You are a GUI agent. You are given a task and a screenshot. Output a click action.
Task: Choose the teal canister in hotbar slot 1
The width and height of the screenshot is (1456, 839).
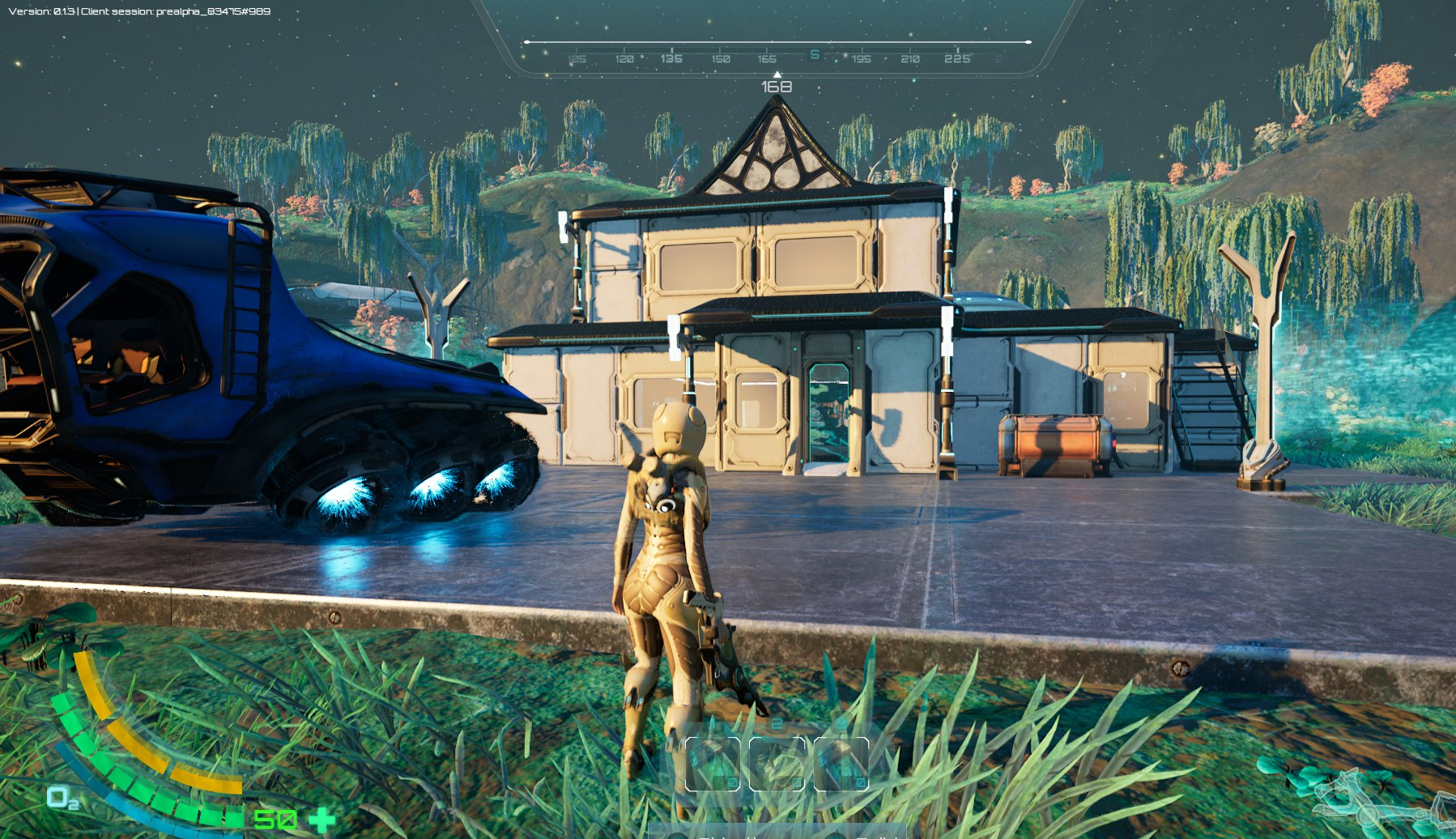[713, 764]
